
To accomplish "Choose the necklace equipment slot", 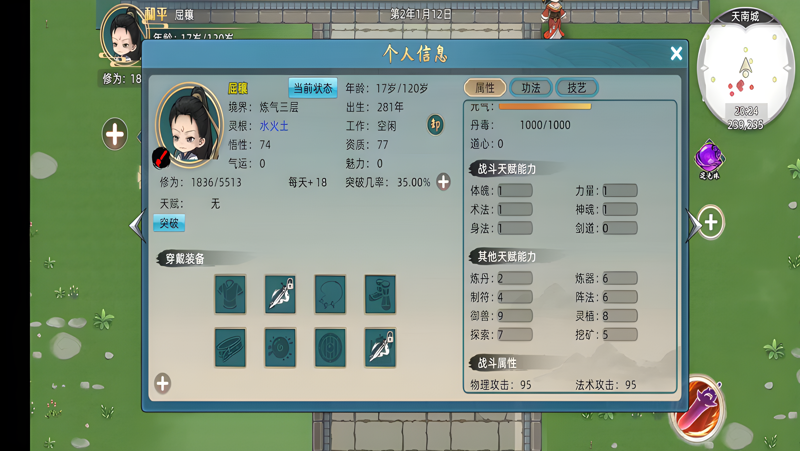I will tap(330, 295).
